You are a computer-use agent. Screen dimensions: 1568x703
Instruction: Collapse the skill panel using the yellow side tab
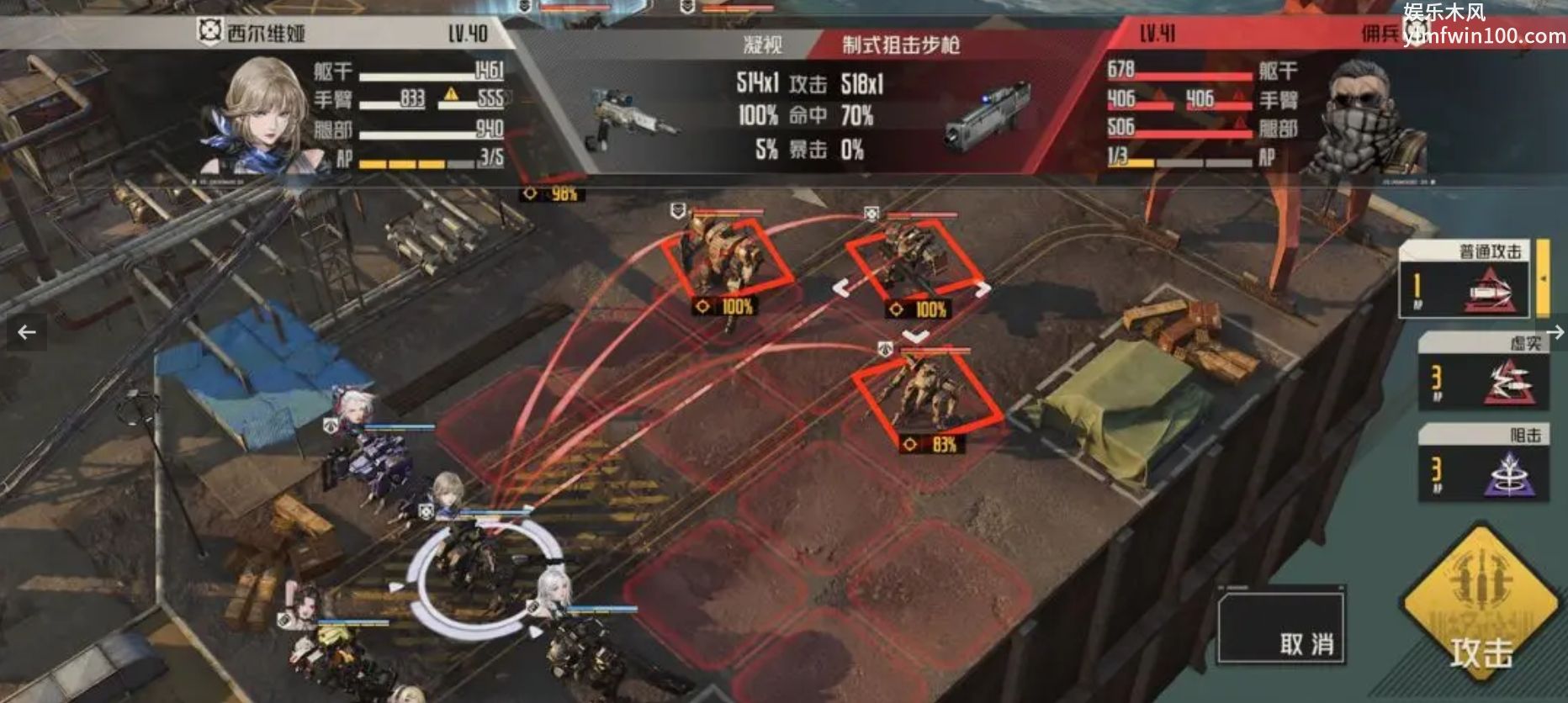pos(1543,277)
